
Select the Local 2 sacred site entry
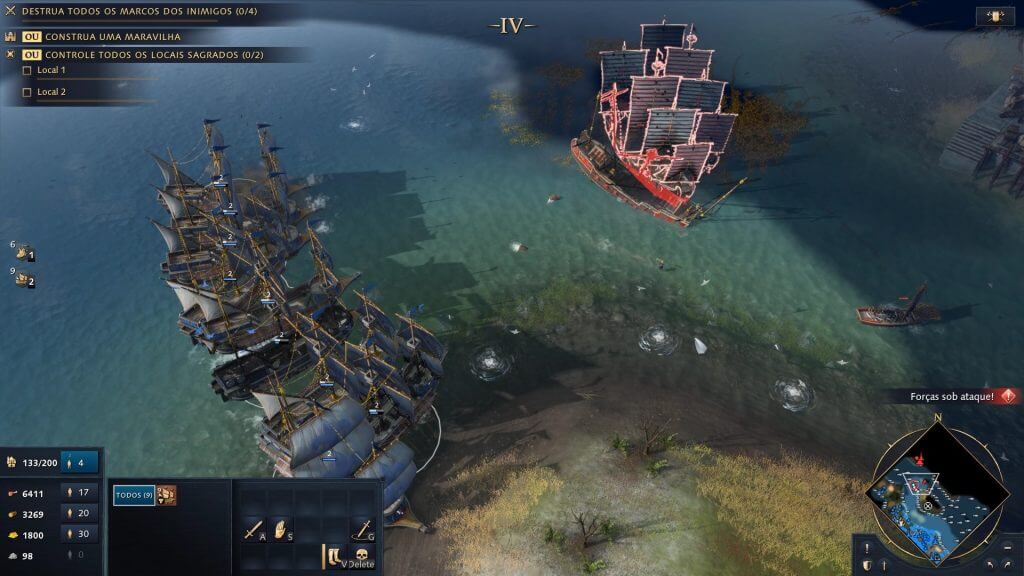51,92
